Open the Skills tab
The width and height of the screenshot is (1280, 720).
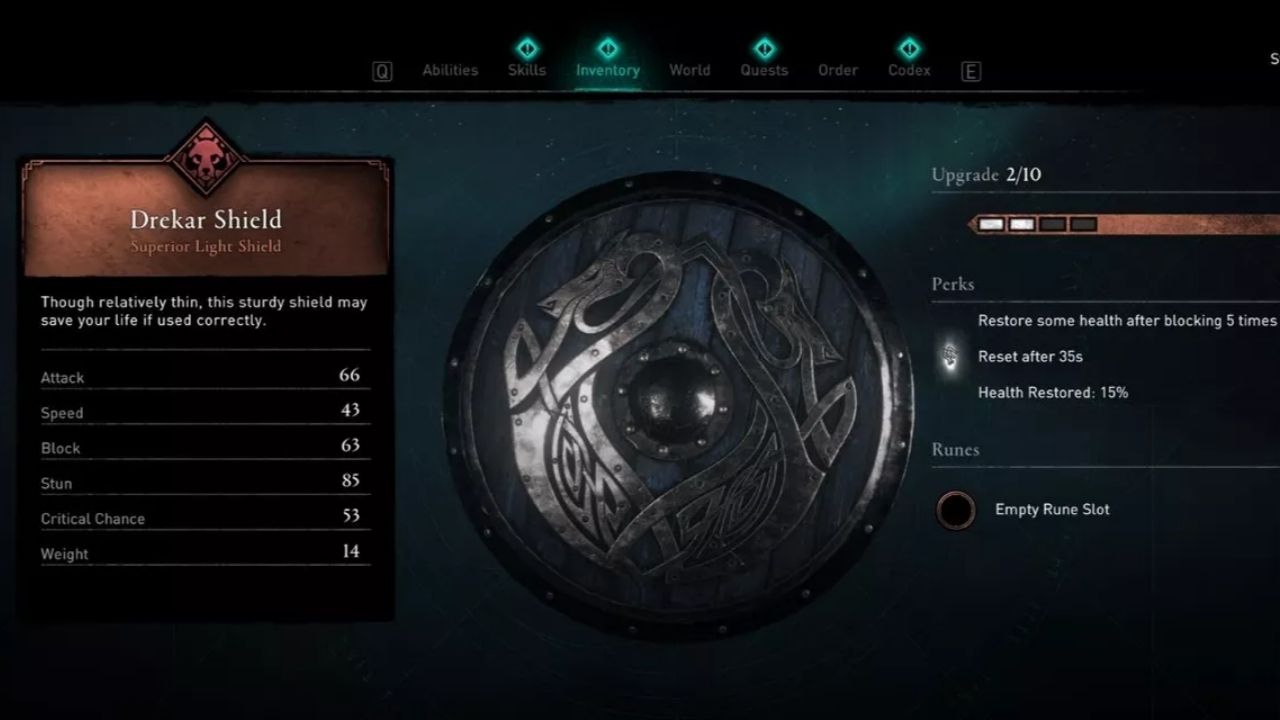tap(527, 70)
